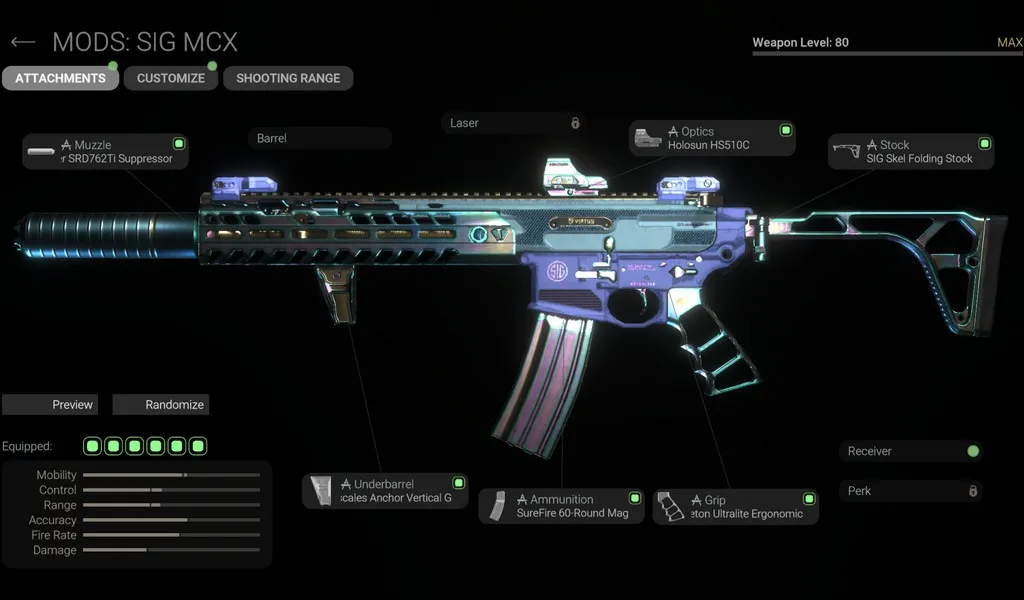Open the Barrel attachment slot

319,138
